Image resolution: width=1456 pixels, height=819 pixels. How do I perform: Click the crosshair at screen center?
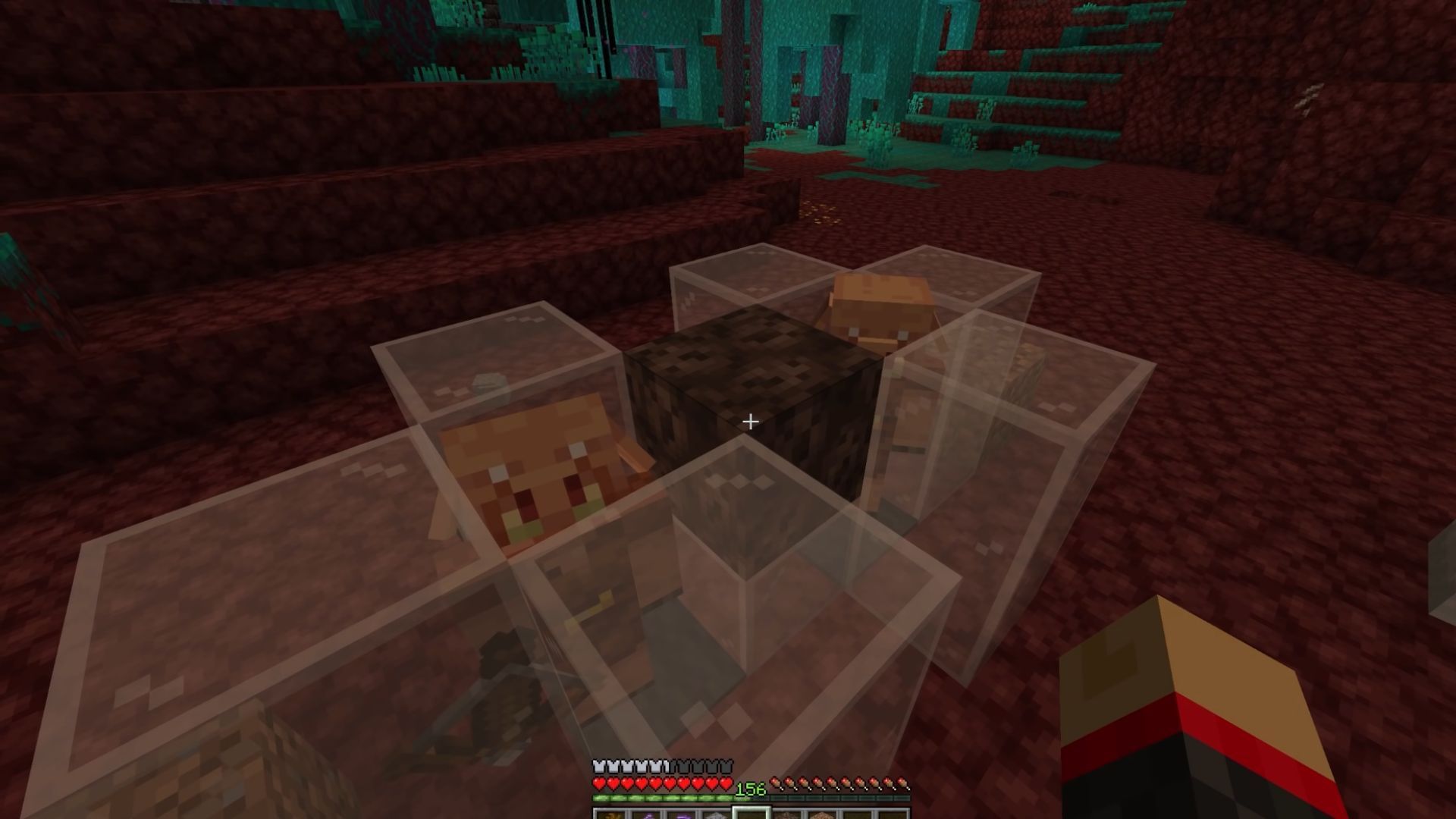tap(752, 420)
